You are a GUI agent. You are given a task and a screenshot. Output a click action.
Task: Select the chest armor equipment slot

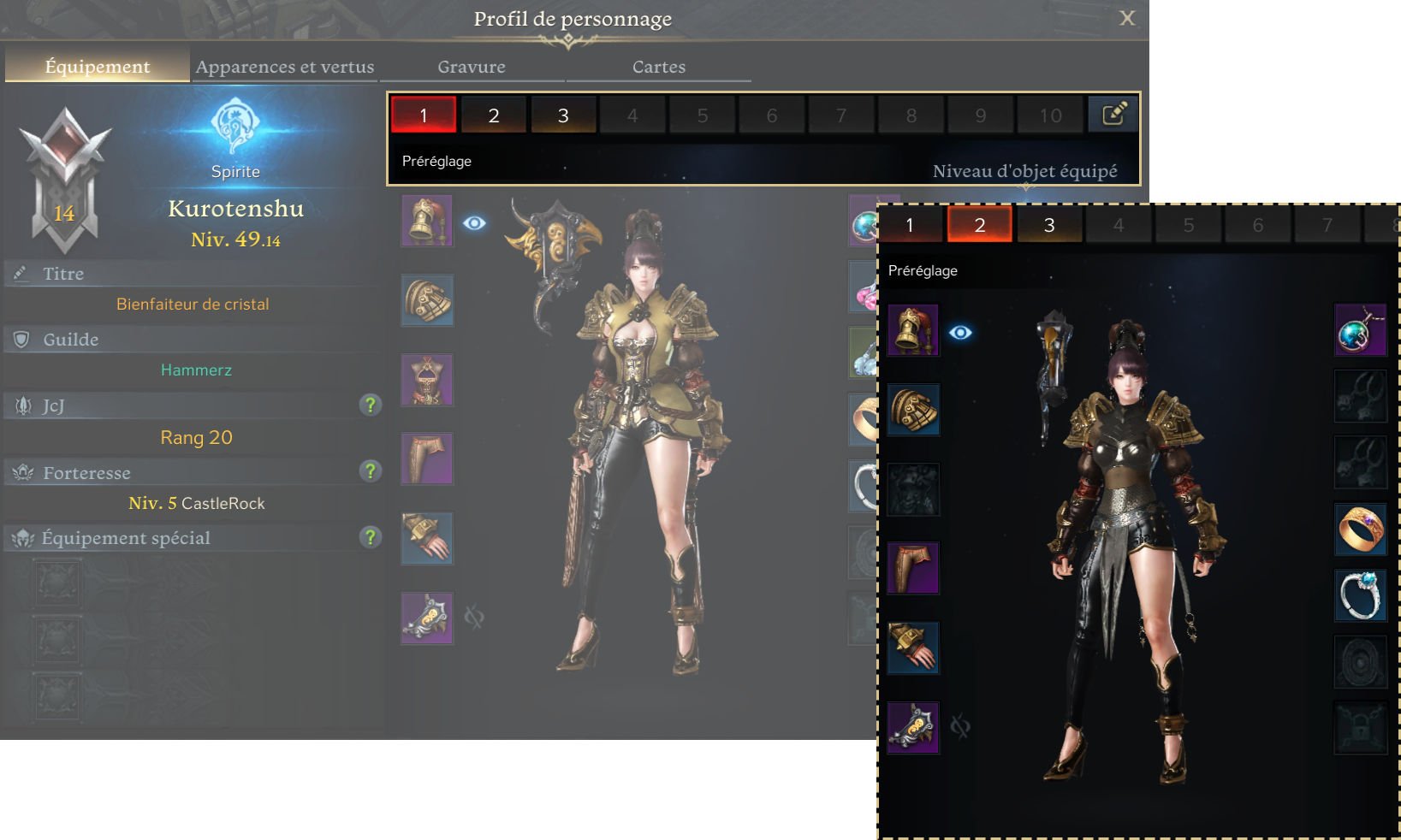(x=427, y=380)
